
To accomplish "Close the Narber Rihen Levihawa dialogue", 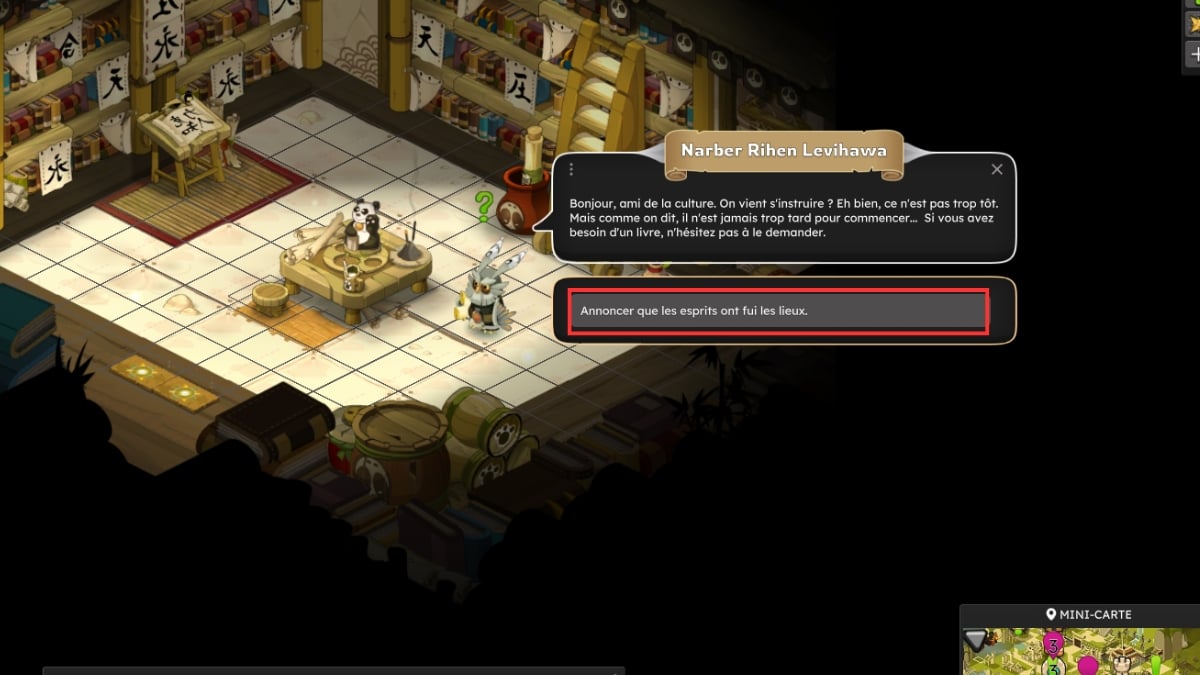I will click(996, 170).
